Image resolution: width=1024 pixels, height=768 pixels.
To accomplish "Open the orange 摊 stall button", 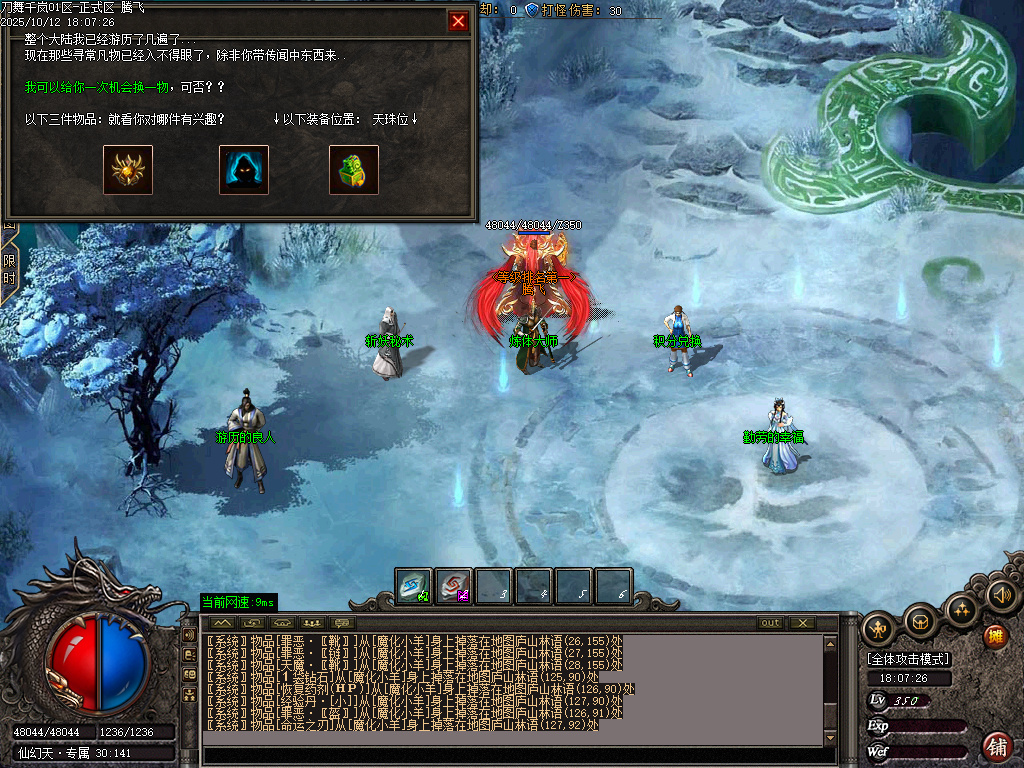I will click(995, 636).
